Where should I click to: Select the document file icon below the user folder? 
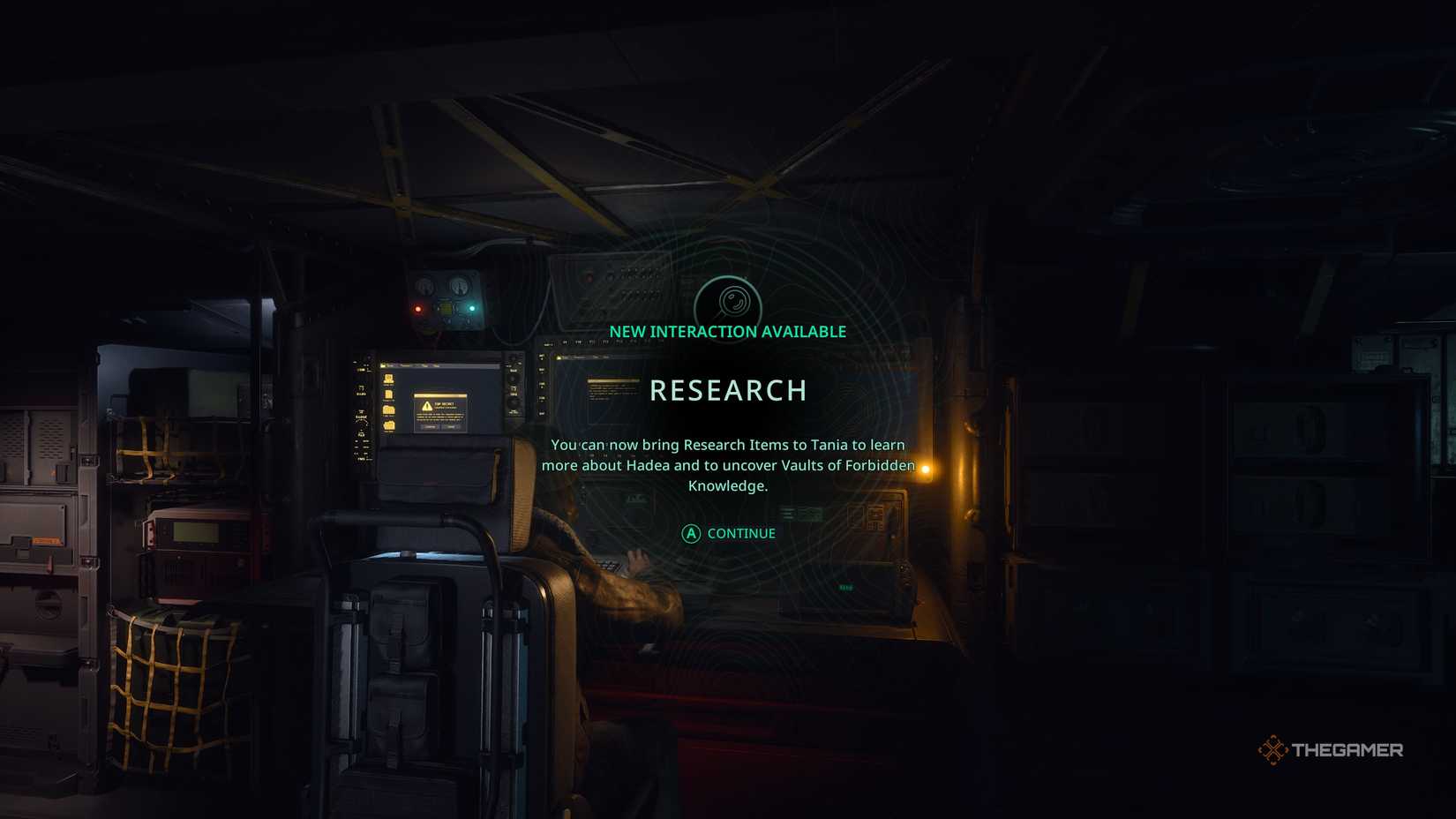[388, 394]
